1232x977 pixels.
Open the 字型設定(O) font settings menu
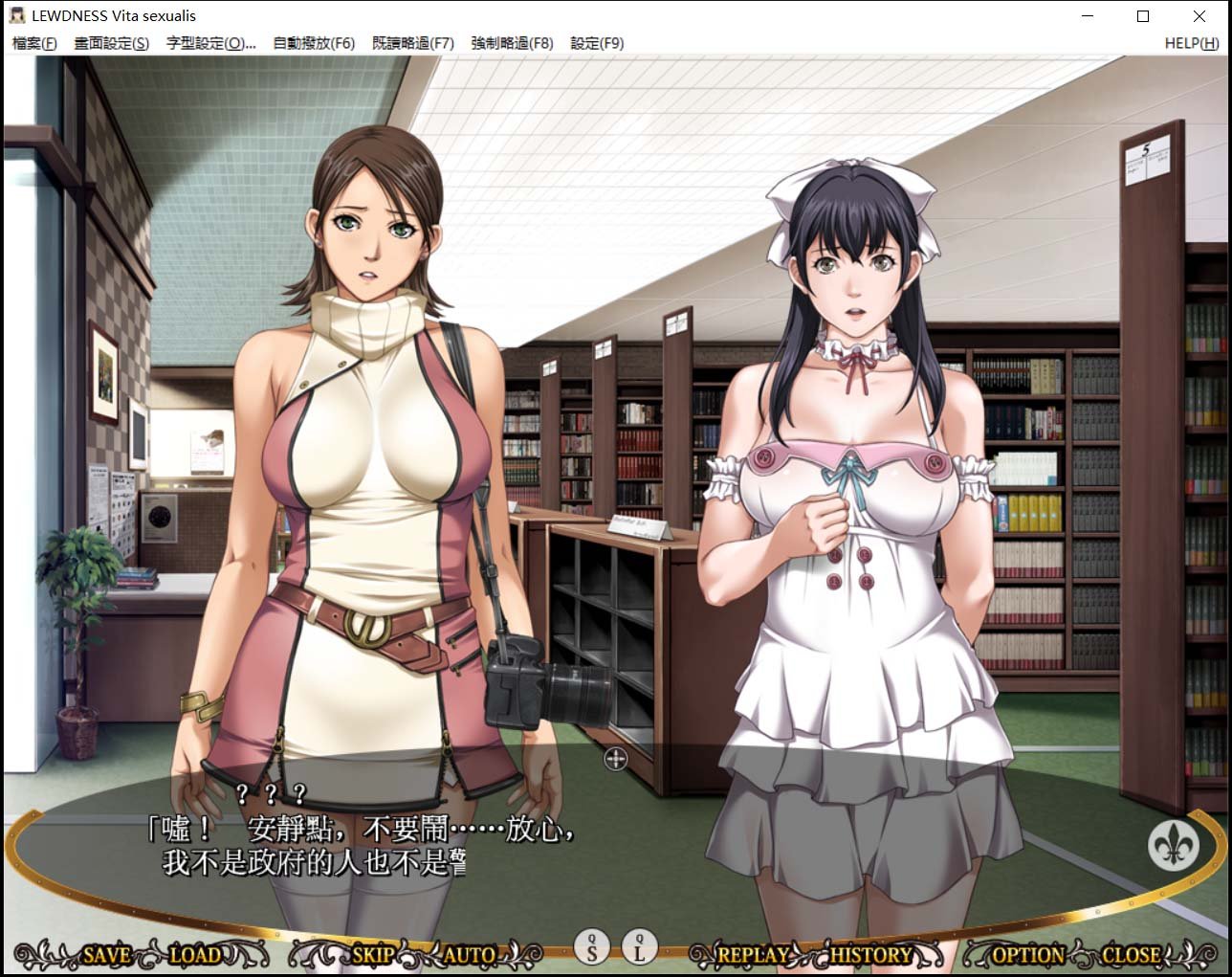(x=210, y=43)
